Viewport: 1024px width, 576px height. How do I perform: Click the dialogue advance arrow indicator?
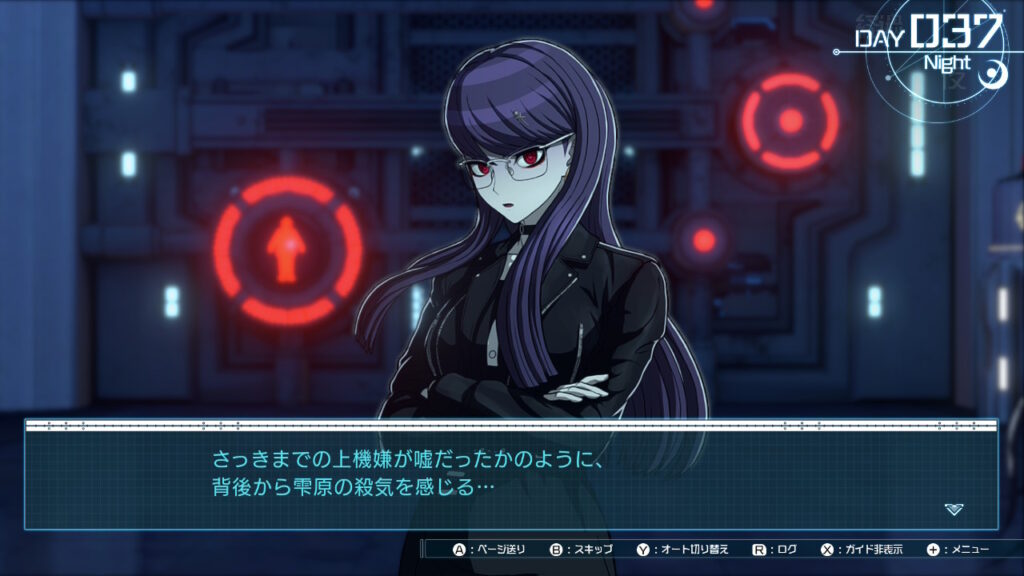tap(954, 509)
